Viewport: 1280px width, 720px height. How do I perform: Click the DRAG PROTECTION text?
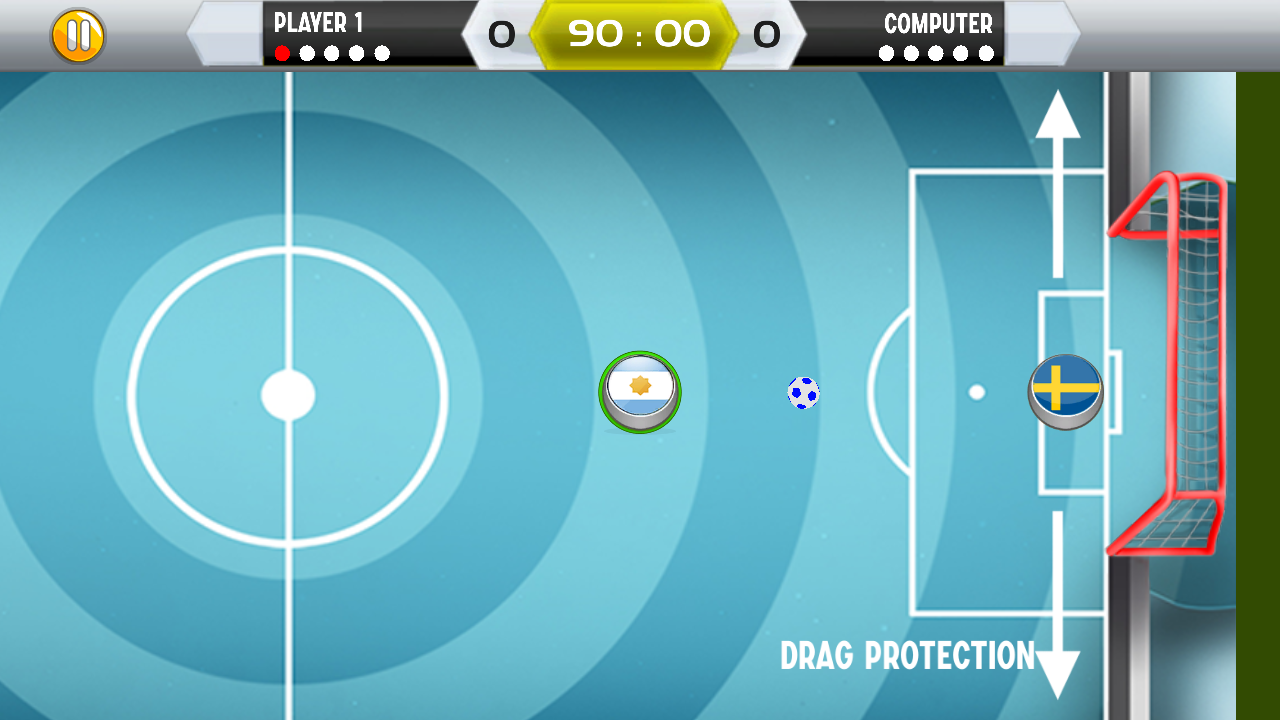(908, 657)
